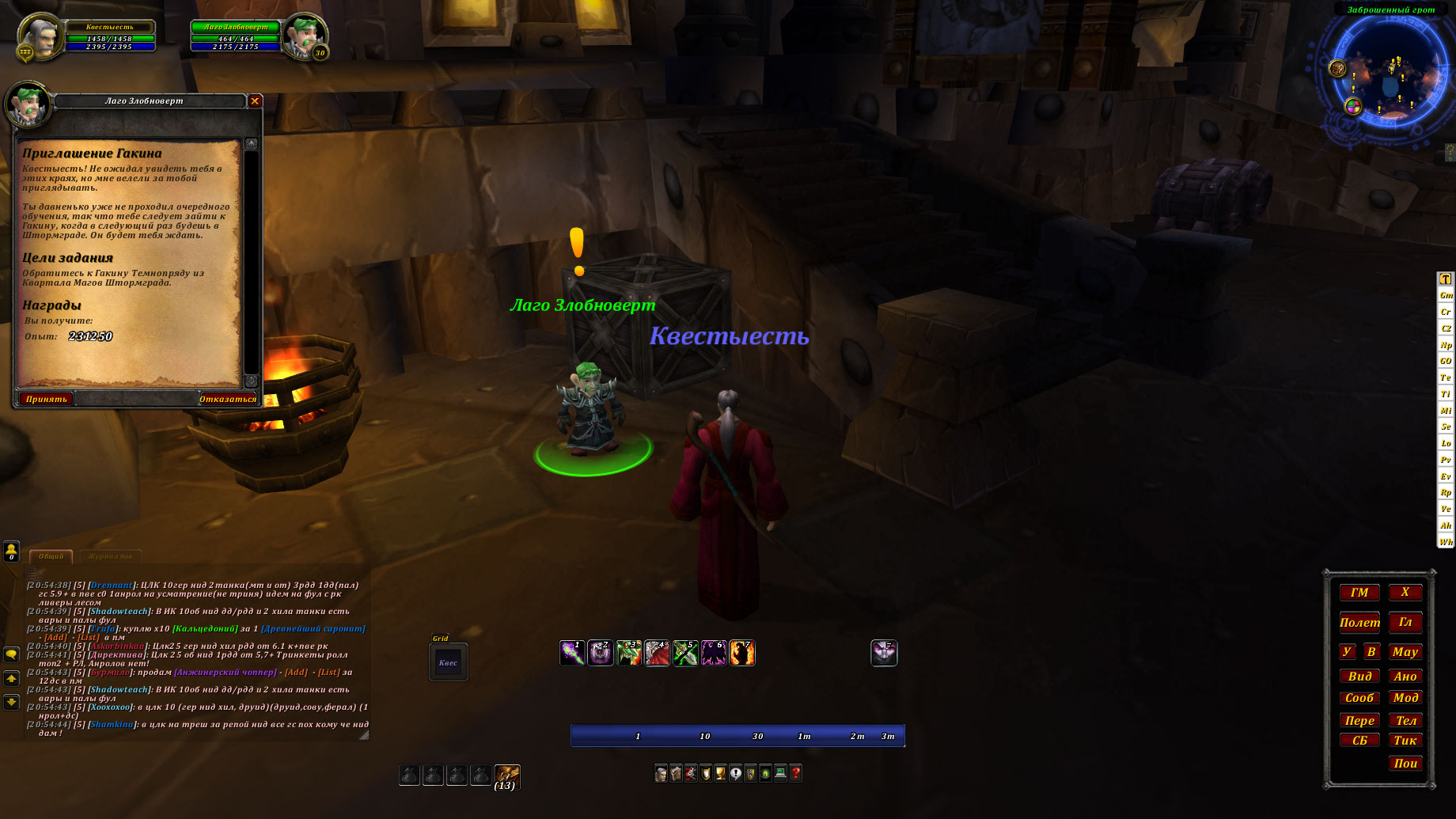Accept the quest with Принять button
This screenshot has height=819, width=1456.
(46, 399)
